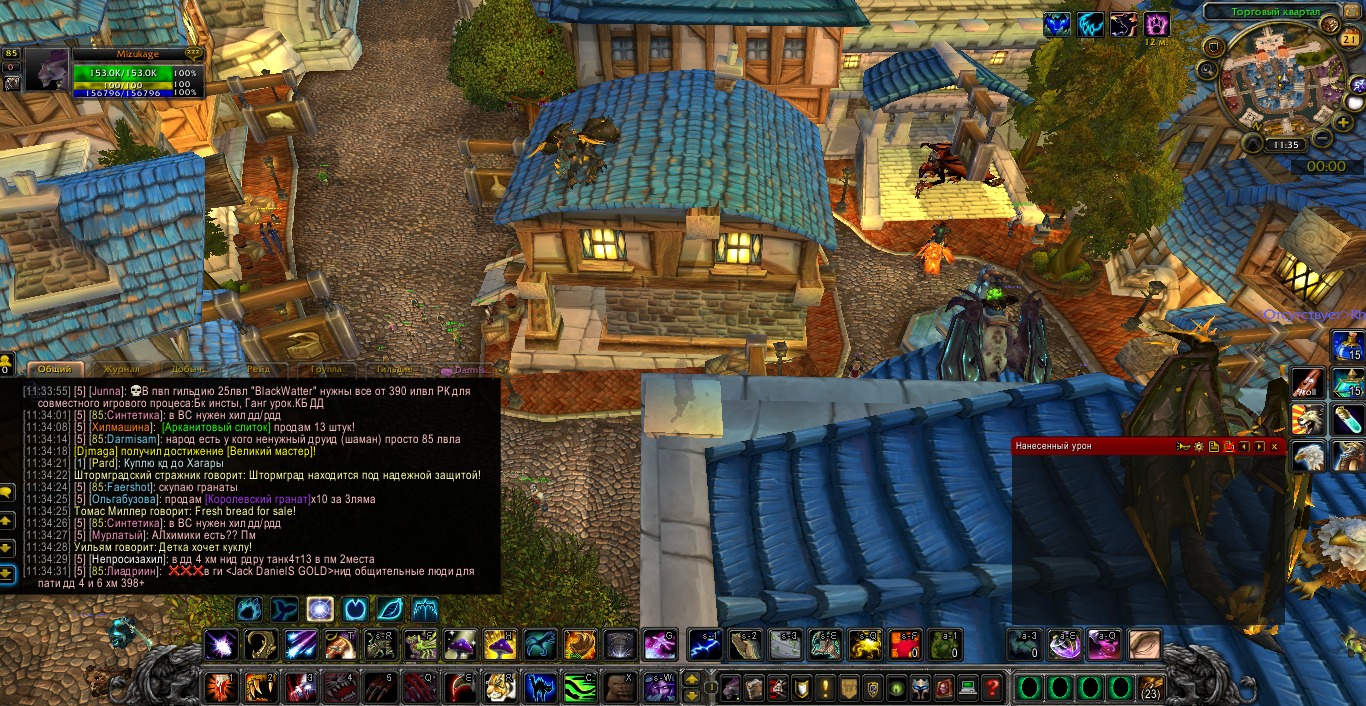Switch to the Журнал chat tab
Screen dimensions: 1366x706
click(121, 370)
